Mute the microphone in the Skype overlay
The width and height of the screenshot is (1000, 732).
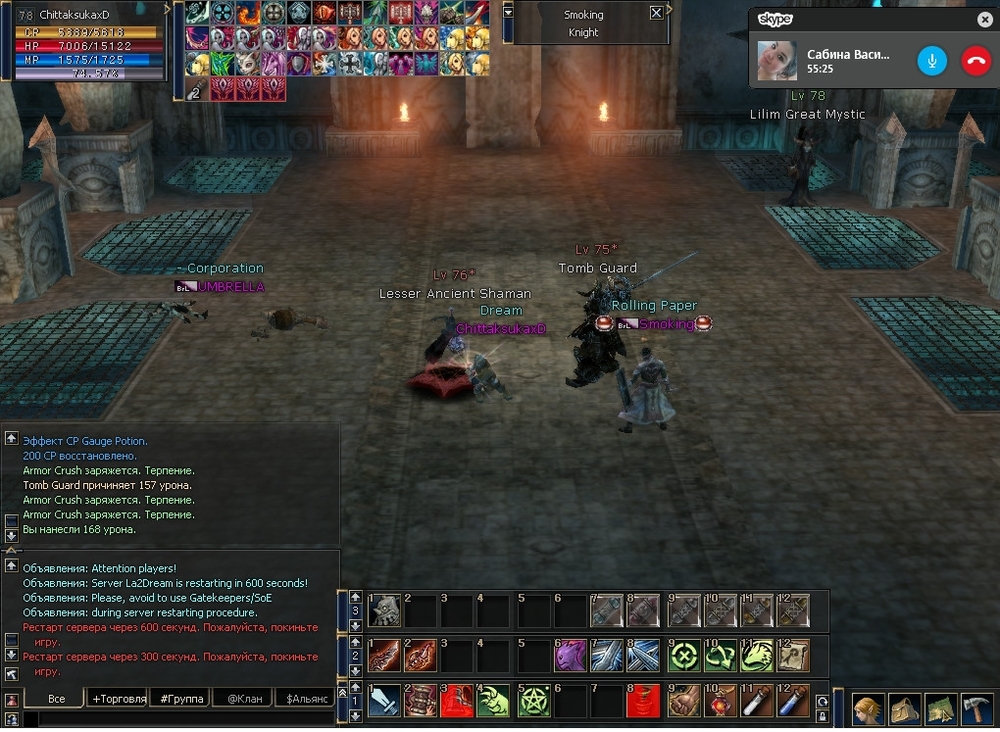point(932,61)
